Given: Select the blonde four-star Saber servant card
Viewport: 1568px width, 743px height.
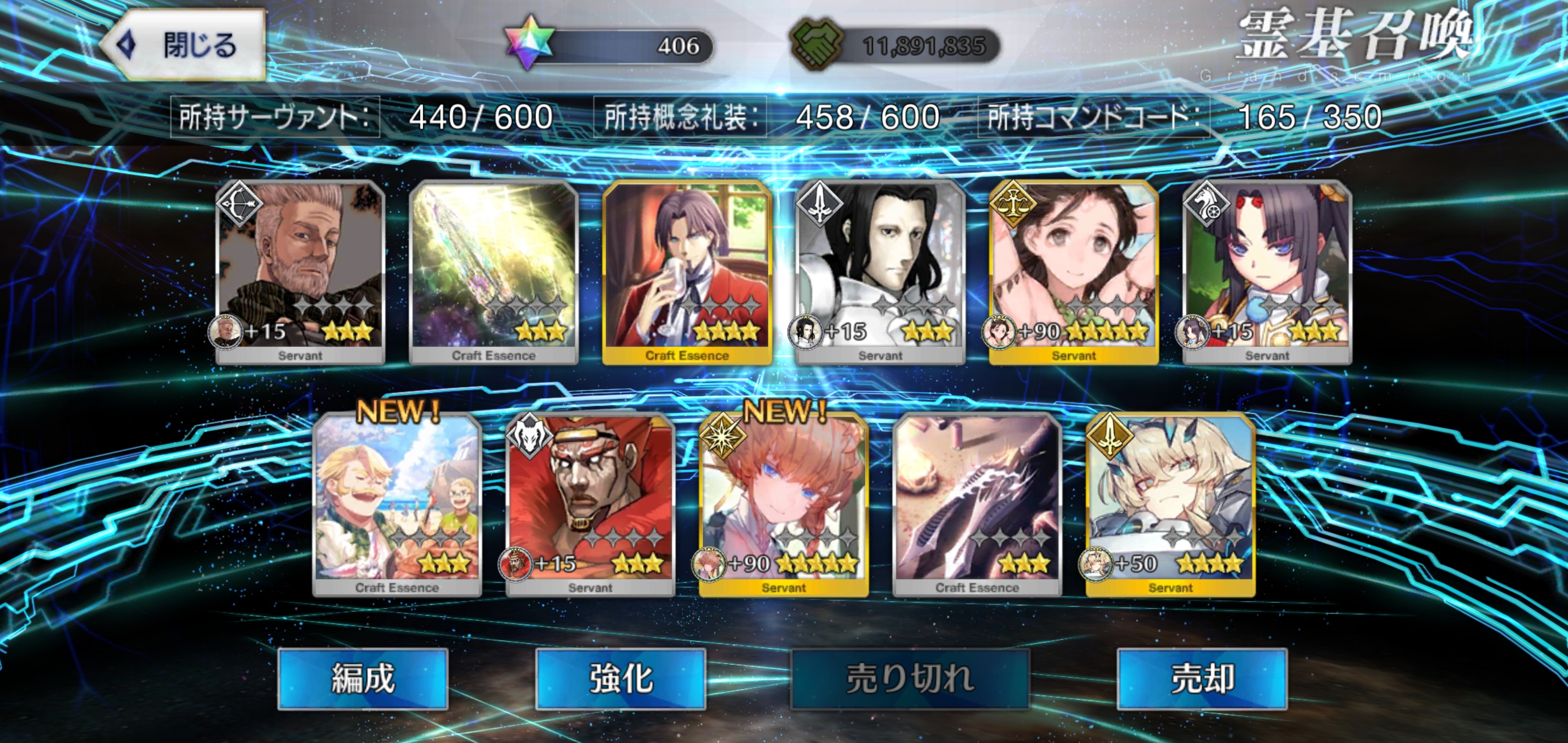Looking at the screenshot, I should pyautogui.click(x=1170, y=504).
